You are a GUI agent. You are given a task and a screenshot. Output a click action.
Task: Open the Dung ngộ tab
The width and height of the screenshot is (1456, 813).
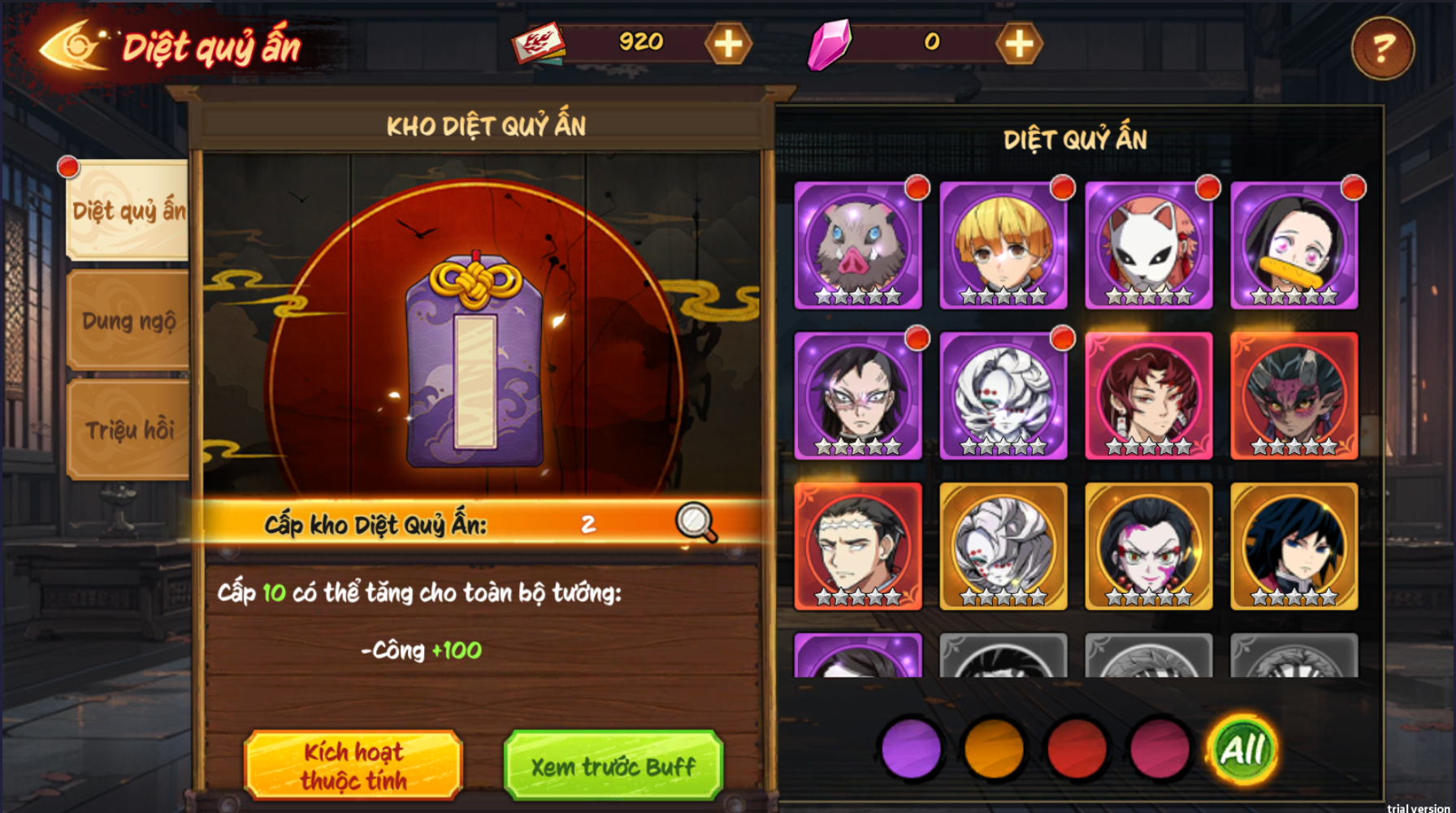(x=128, y=321)
